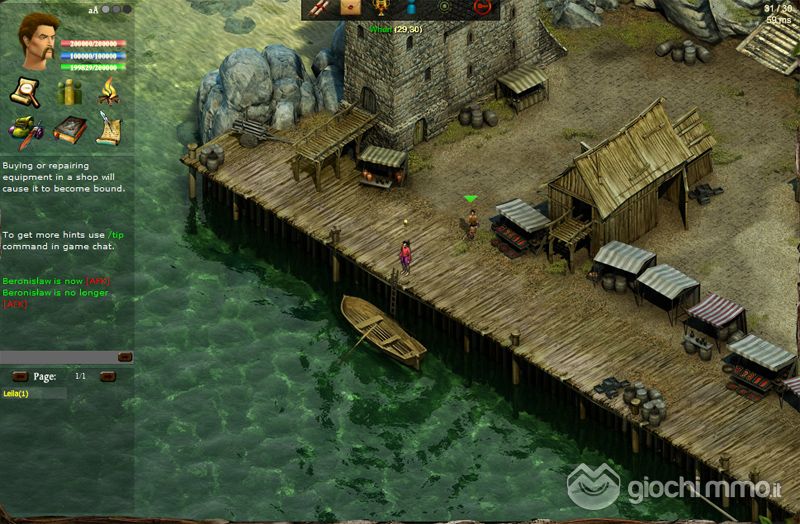Open the map scroll with magnifying glass
The image size is (800, 524).
25,92
